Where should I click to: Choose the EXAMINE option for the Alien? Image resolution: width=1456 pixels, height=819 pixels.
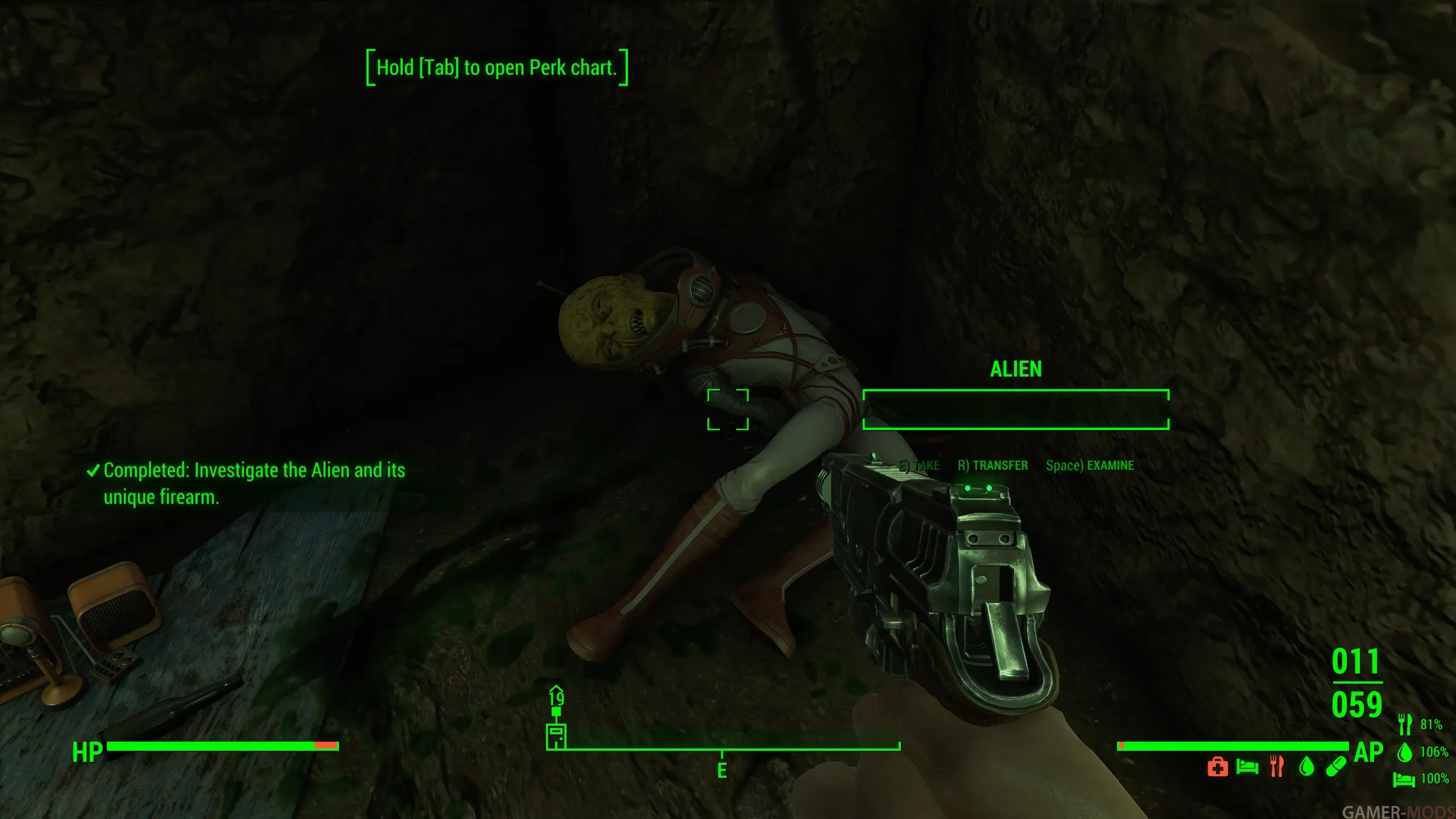pos(1090,465)
